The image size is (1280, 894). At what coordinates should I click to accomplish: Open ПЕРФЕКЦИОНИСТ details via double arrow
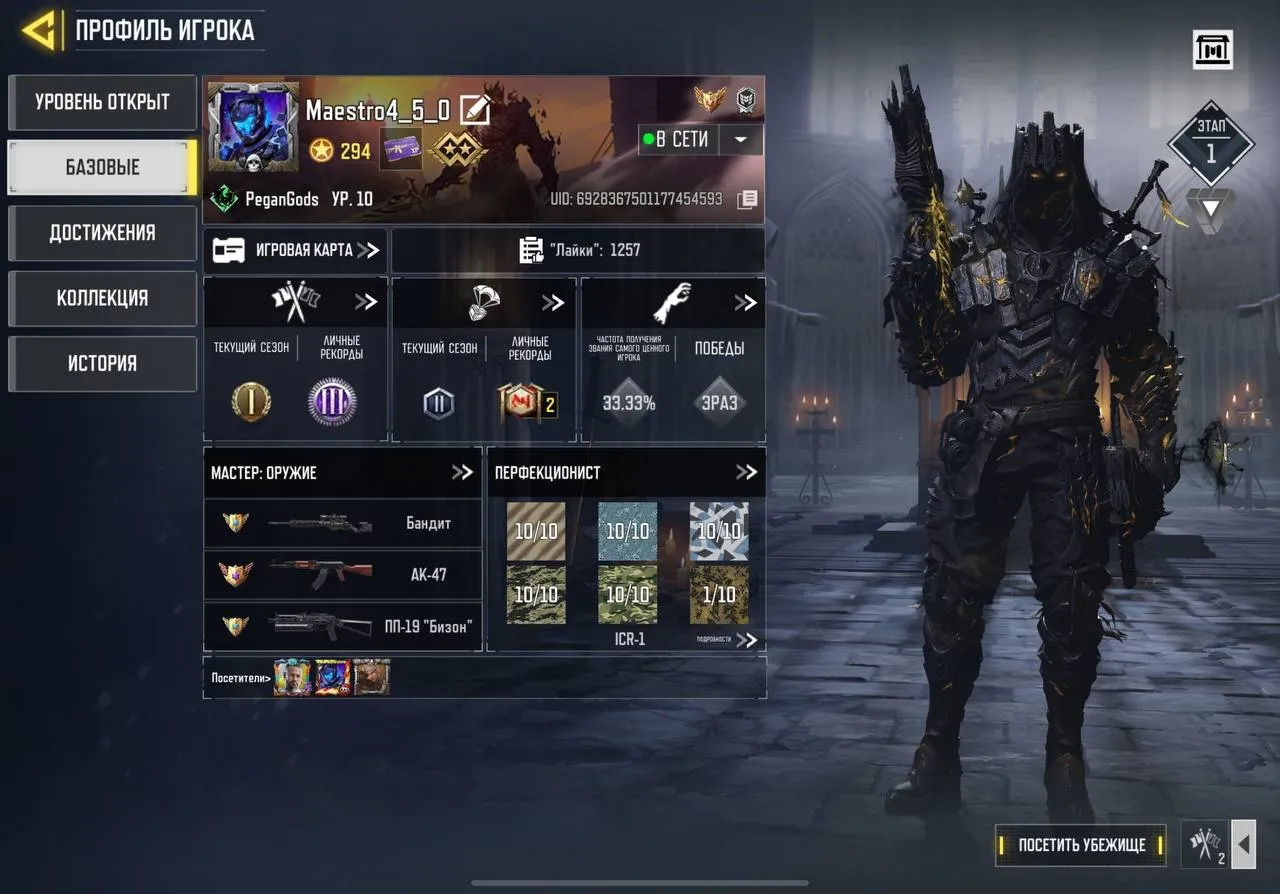tap(746, 472)
